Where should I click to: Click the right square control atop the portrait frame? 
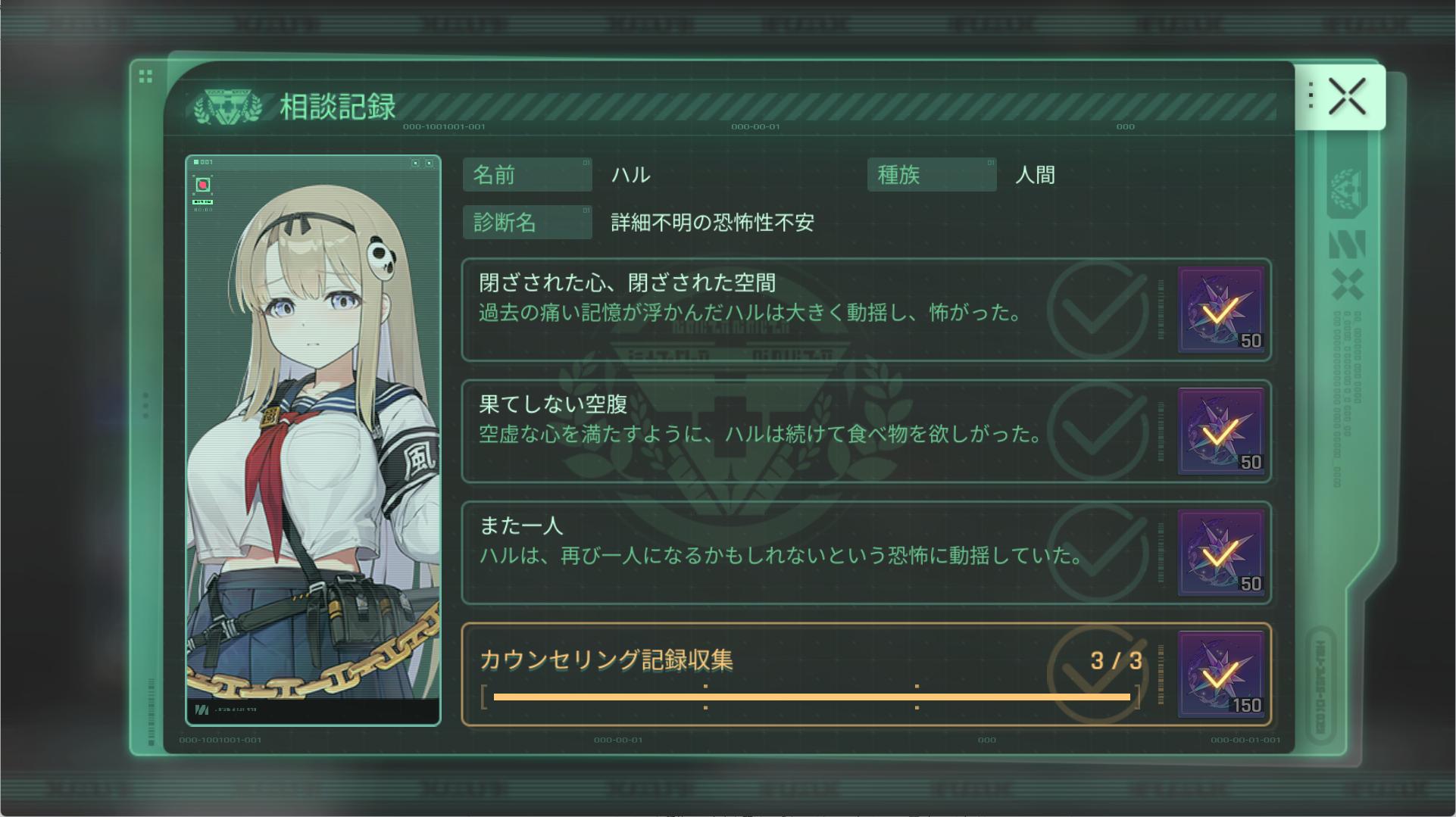coord(430,164)
